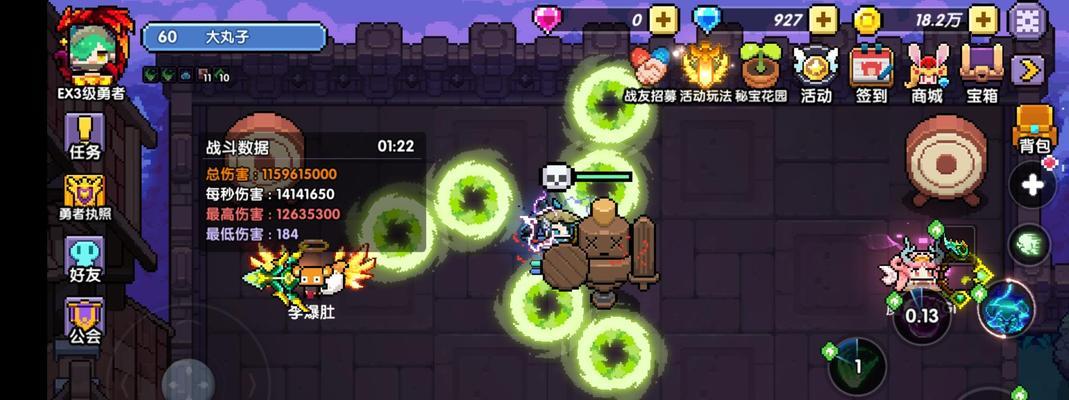Collapse the top icon row with arrow
This screenshot has height=400, width=1069.
(x=1027, y=69)
